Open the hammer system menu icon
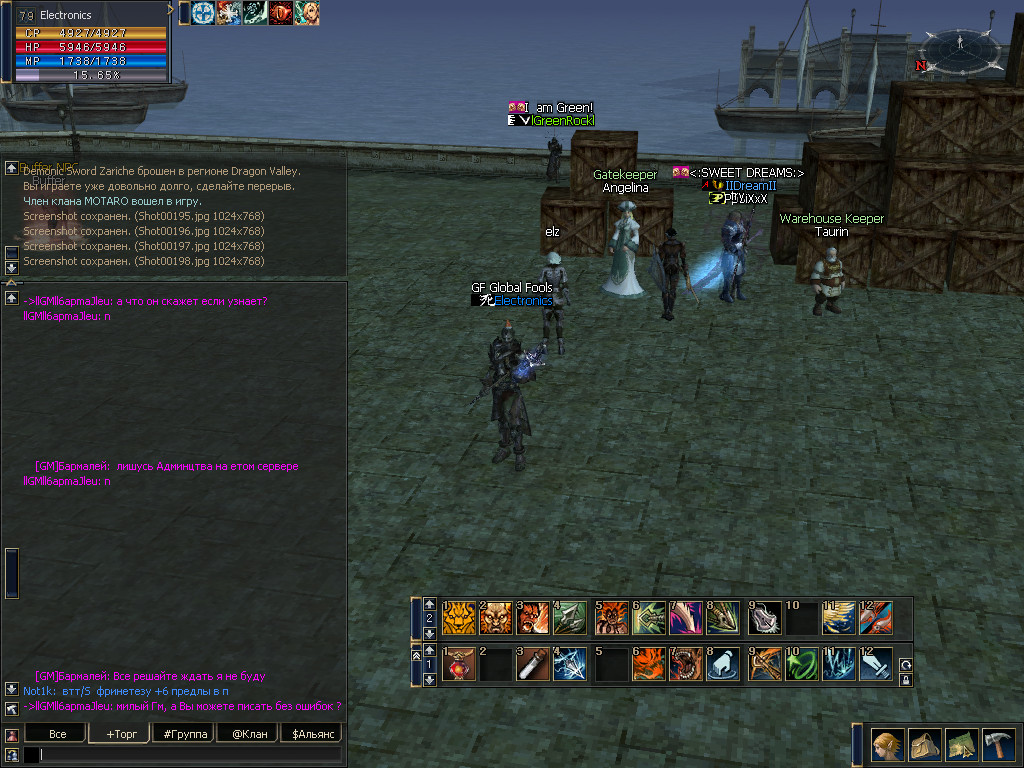Screen dimensions: 1024x768 click(x=998, y=744)
